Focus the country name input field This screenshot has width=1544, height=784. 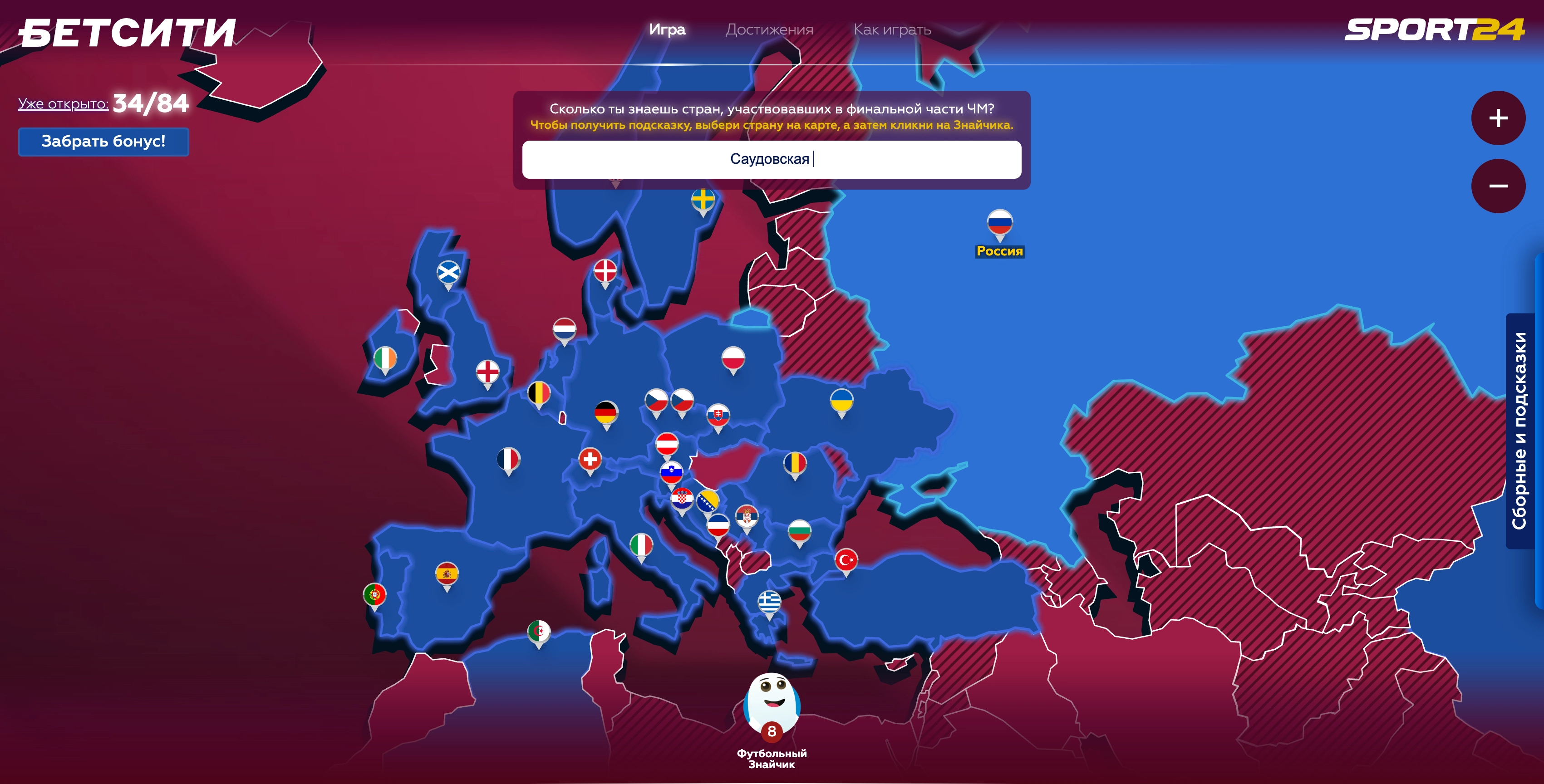772,159
